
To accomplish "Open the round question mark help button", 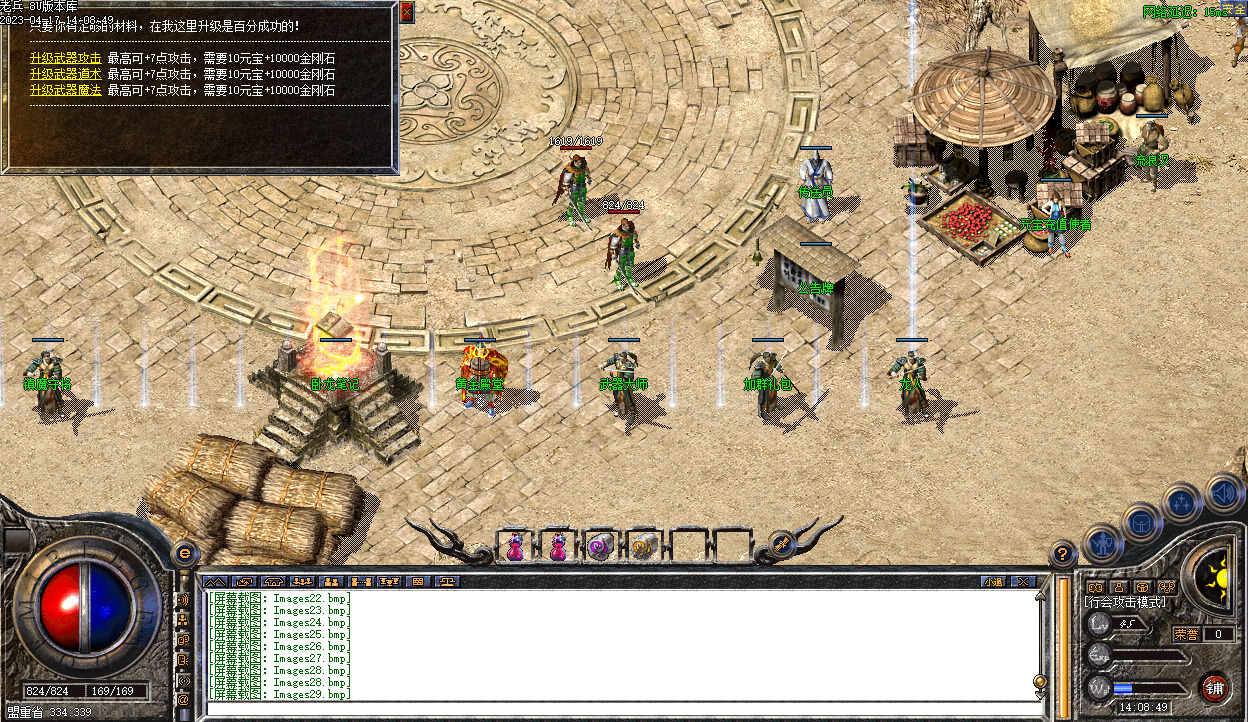I will coord(1063,553).
